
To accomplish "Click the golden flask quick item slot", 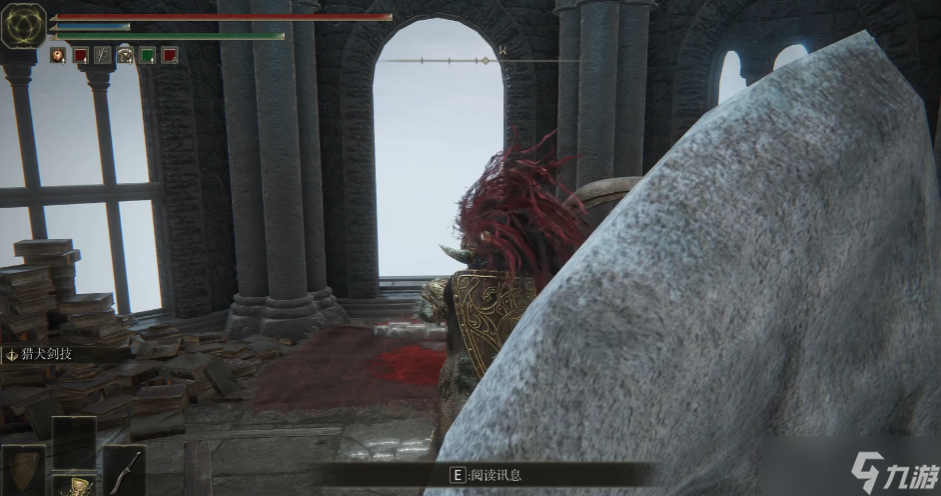I will click(73, 485).
